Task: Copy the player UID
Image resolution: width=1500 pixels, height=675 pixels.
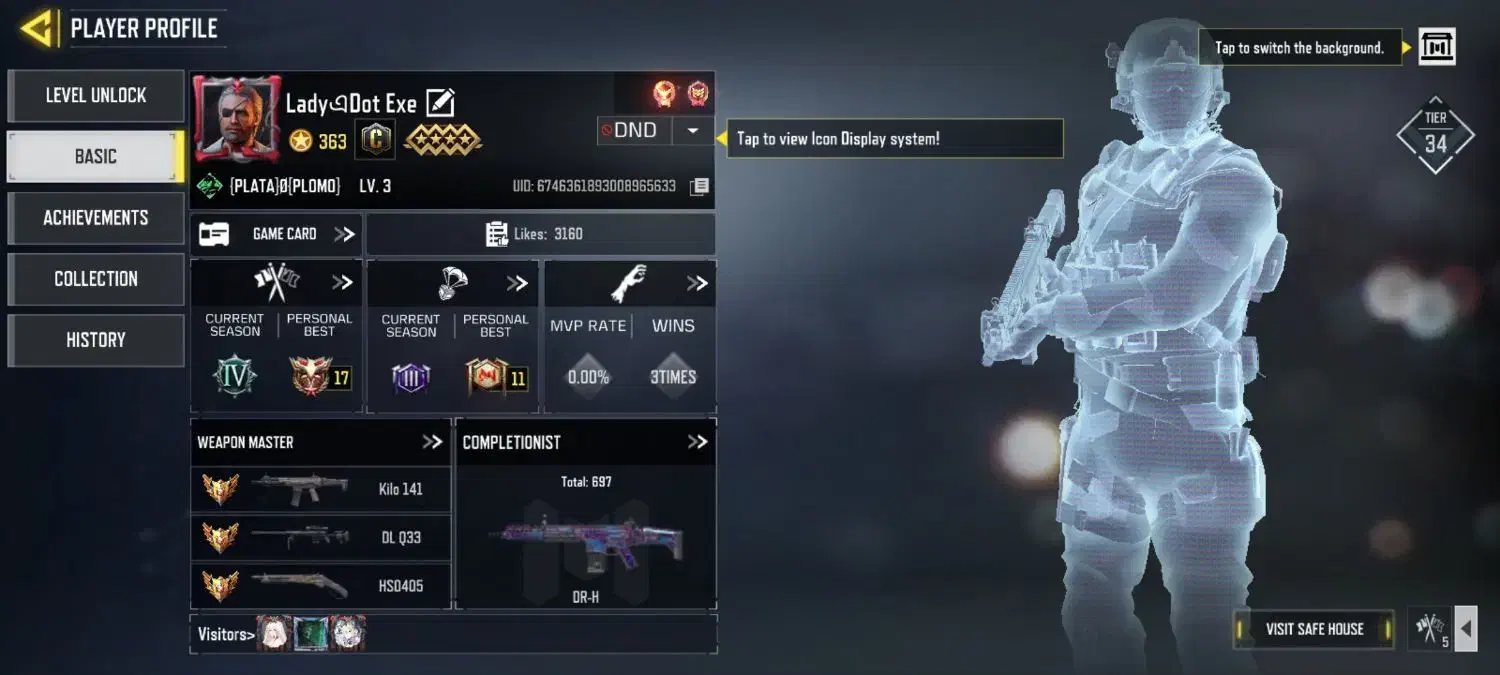Action: [x=700, y=187]
